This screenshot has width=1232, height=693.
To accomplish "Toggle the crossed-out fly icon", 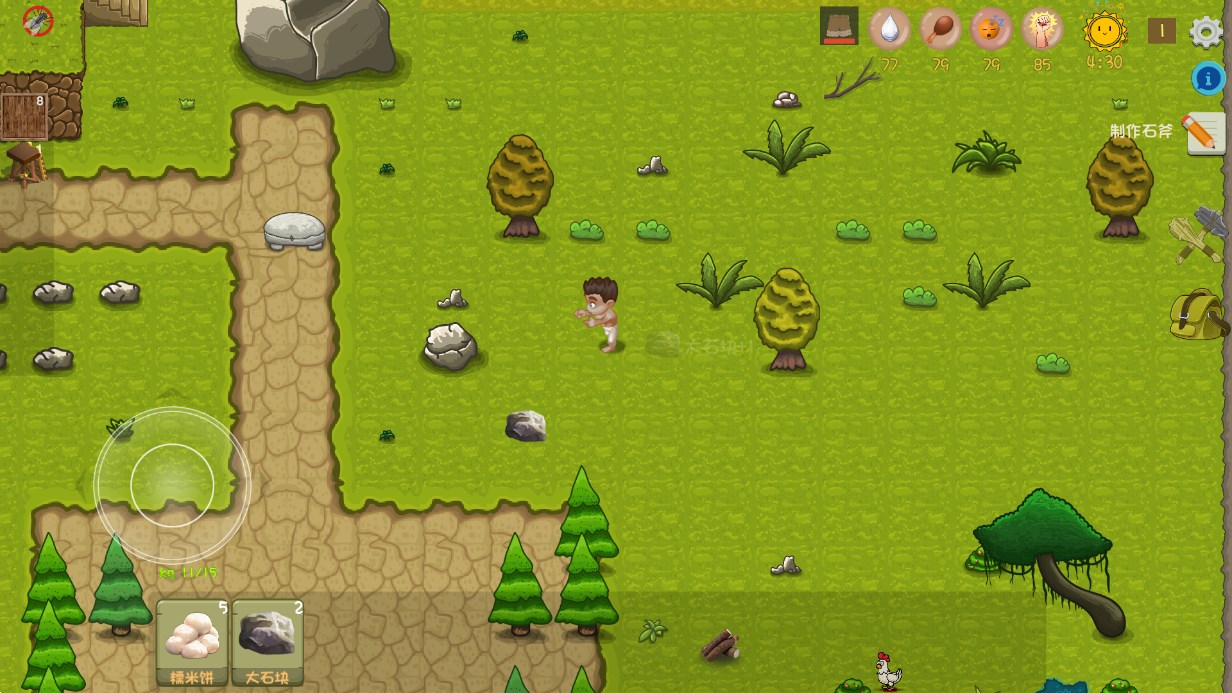I will tap(38, 20).
